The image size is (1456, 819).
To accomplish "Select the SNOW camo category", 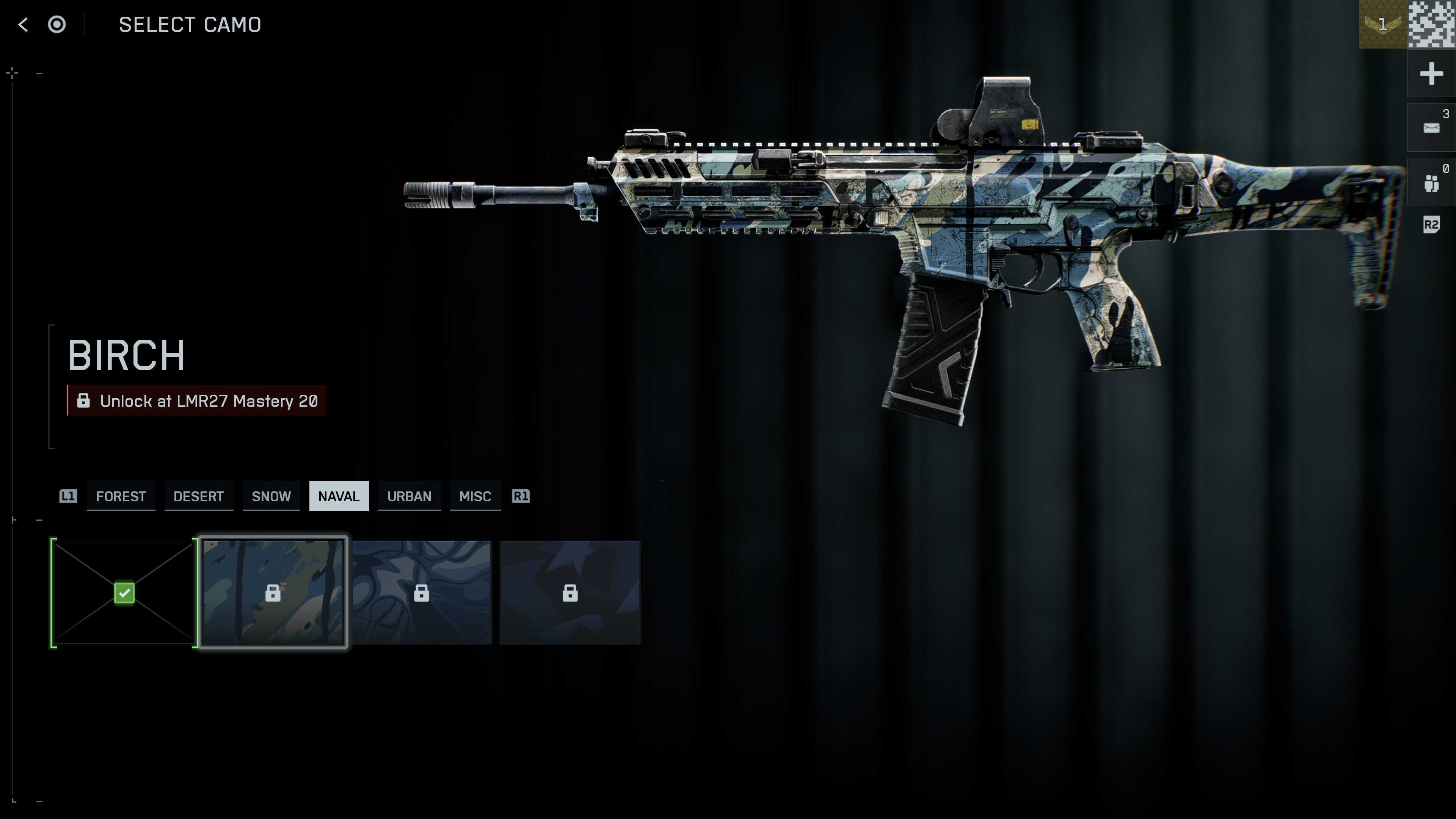I will (x=271, y=496).
